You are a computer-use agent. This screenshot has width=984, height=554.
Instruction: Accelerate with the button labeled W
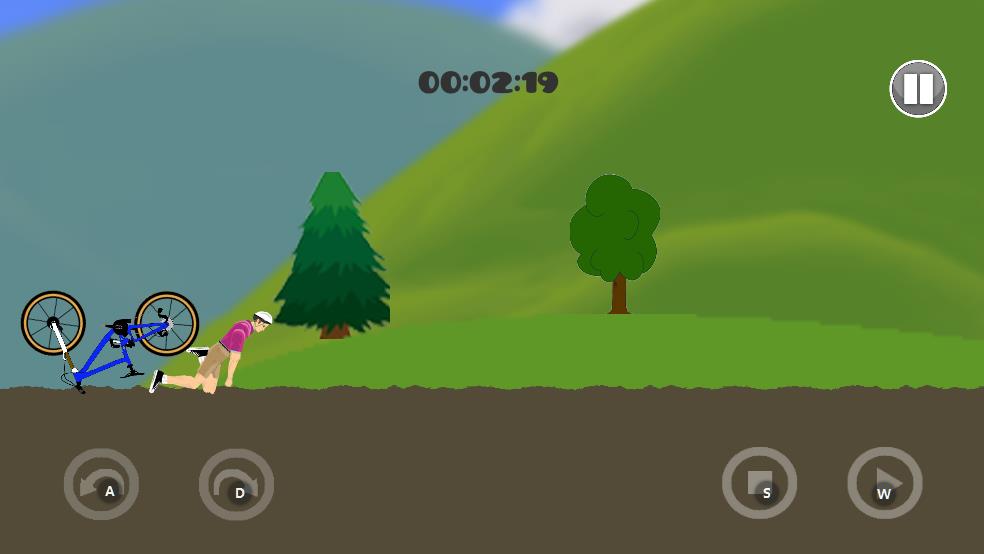tap(884, 483)
